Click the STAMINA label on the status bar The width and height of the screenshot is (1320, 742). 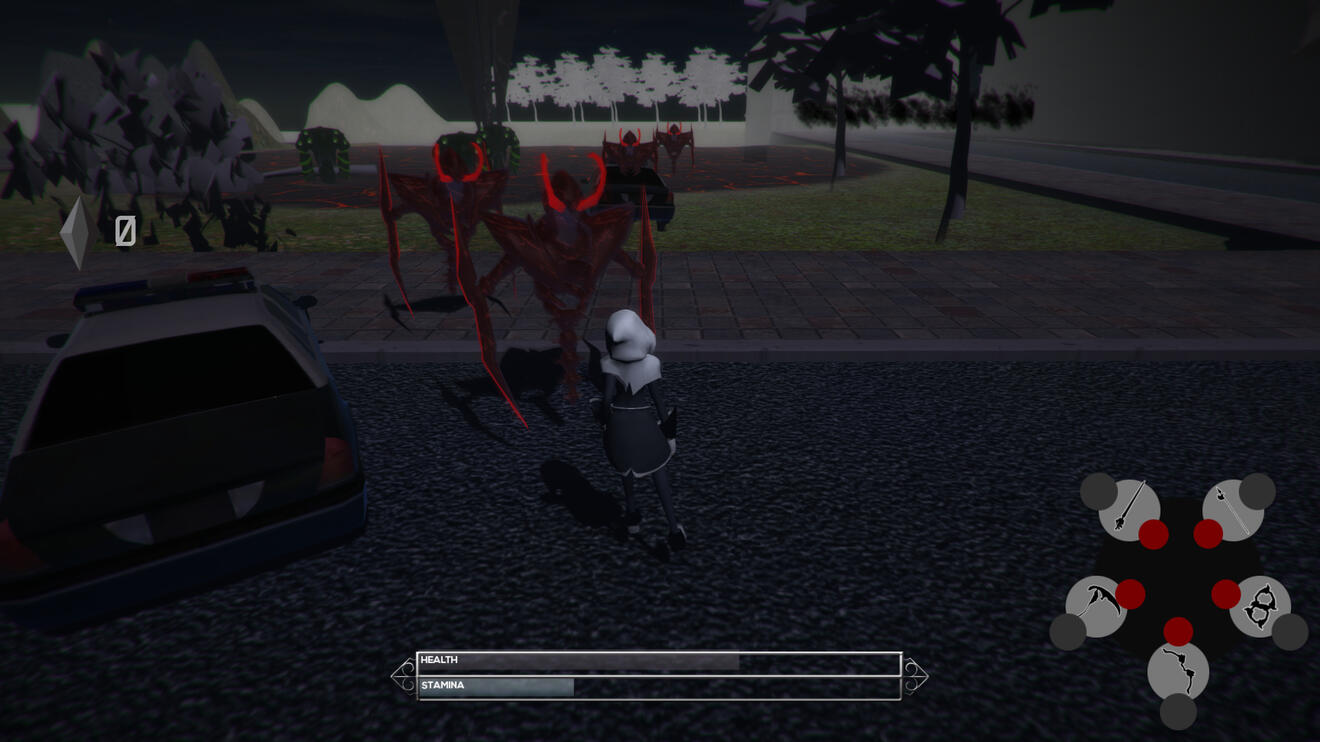tap(443, 685)
